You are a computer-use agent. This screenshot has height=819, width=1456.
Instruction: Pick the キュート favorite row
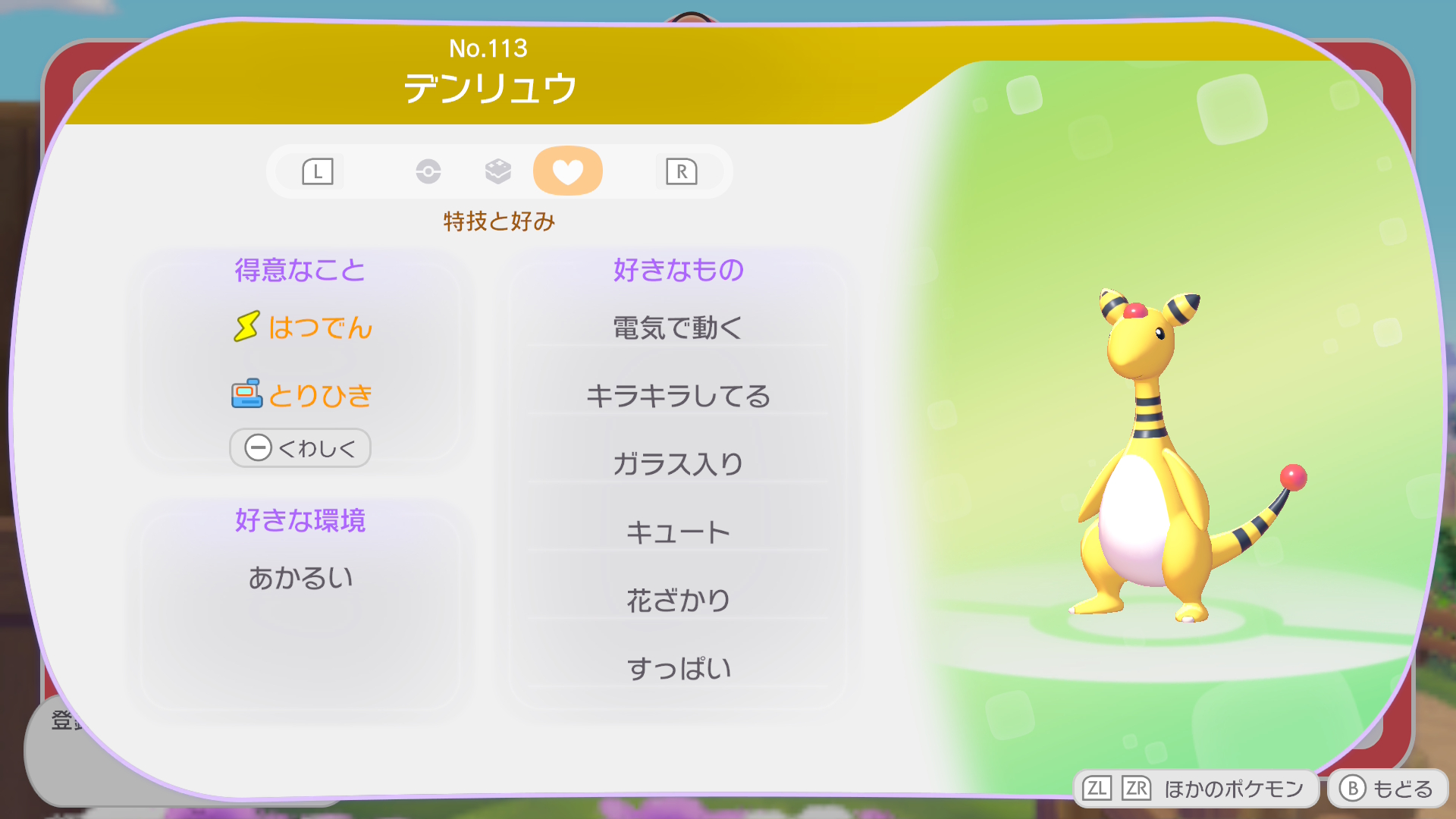(x=678, y=532)
